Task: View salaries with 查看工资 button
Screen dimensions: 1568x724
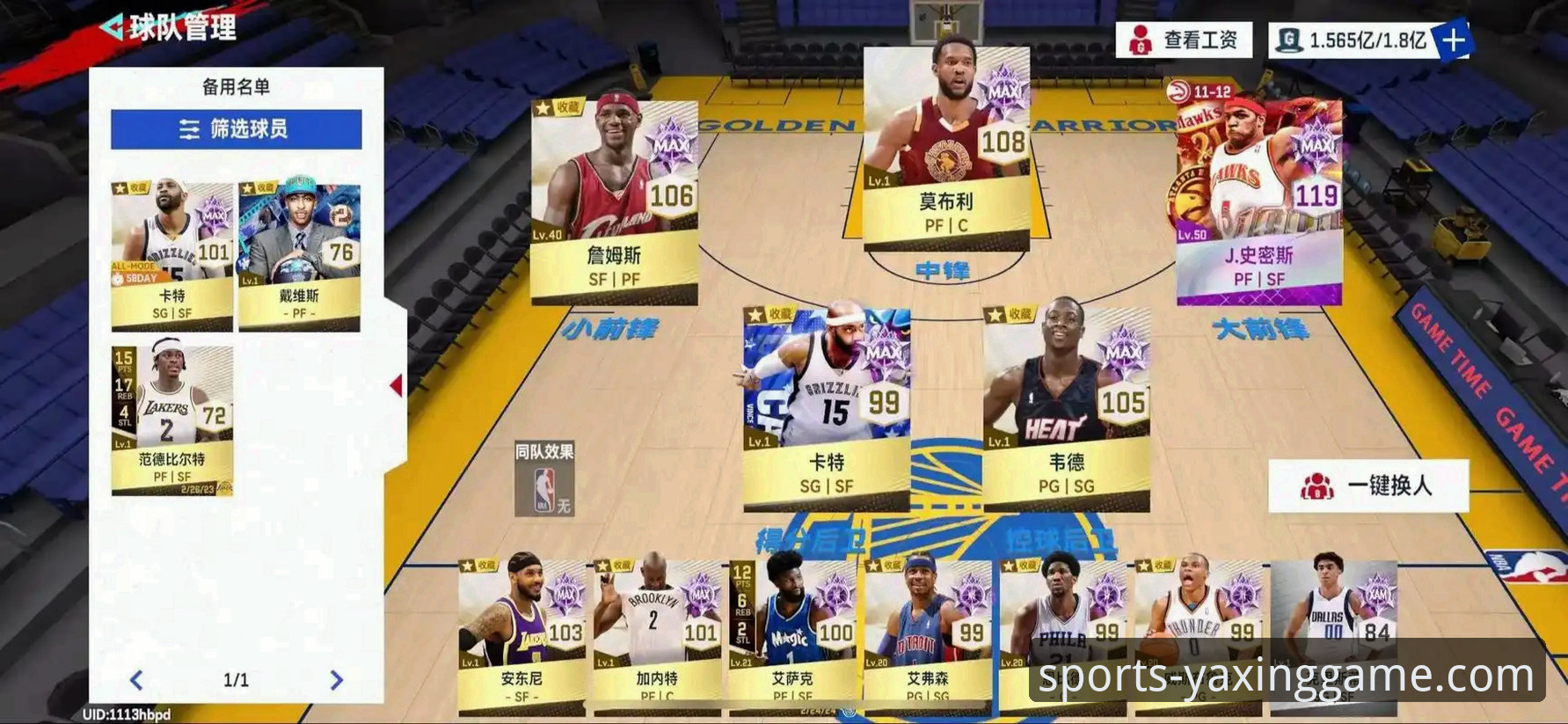Action: [1184, 40]
